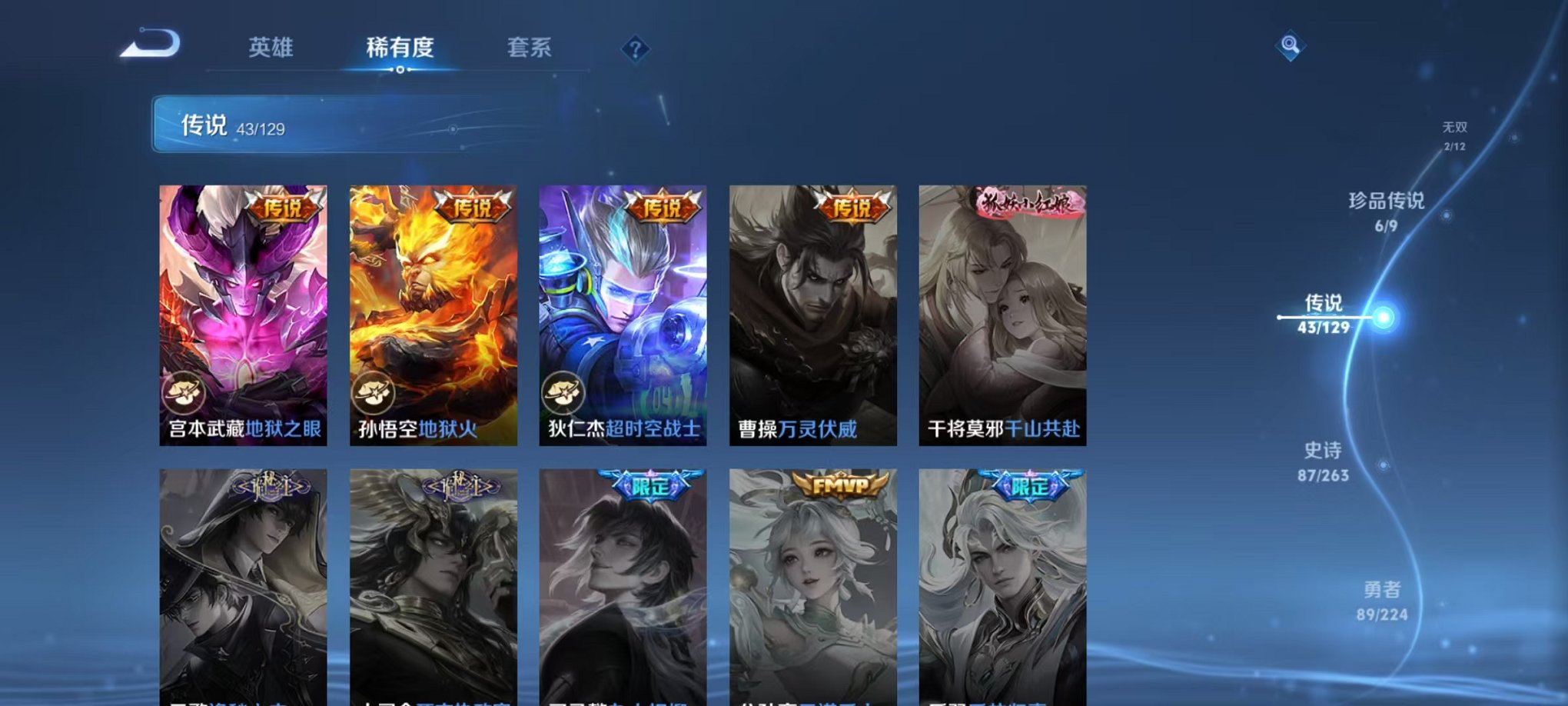This screenshot has width=1568, height=706.
Task: Switch to the 英雄 tab
Action: click(x=273, y=48)
